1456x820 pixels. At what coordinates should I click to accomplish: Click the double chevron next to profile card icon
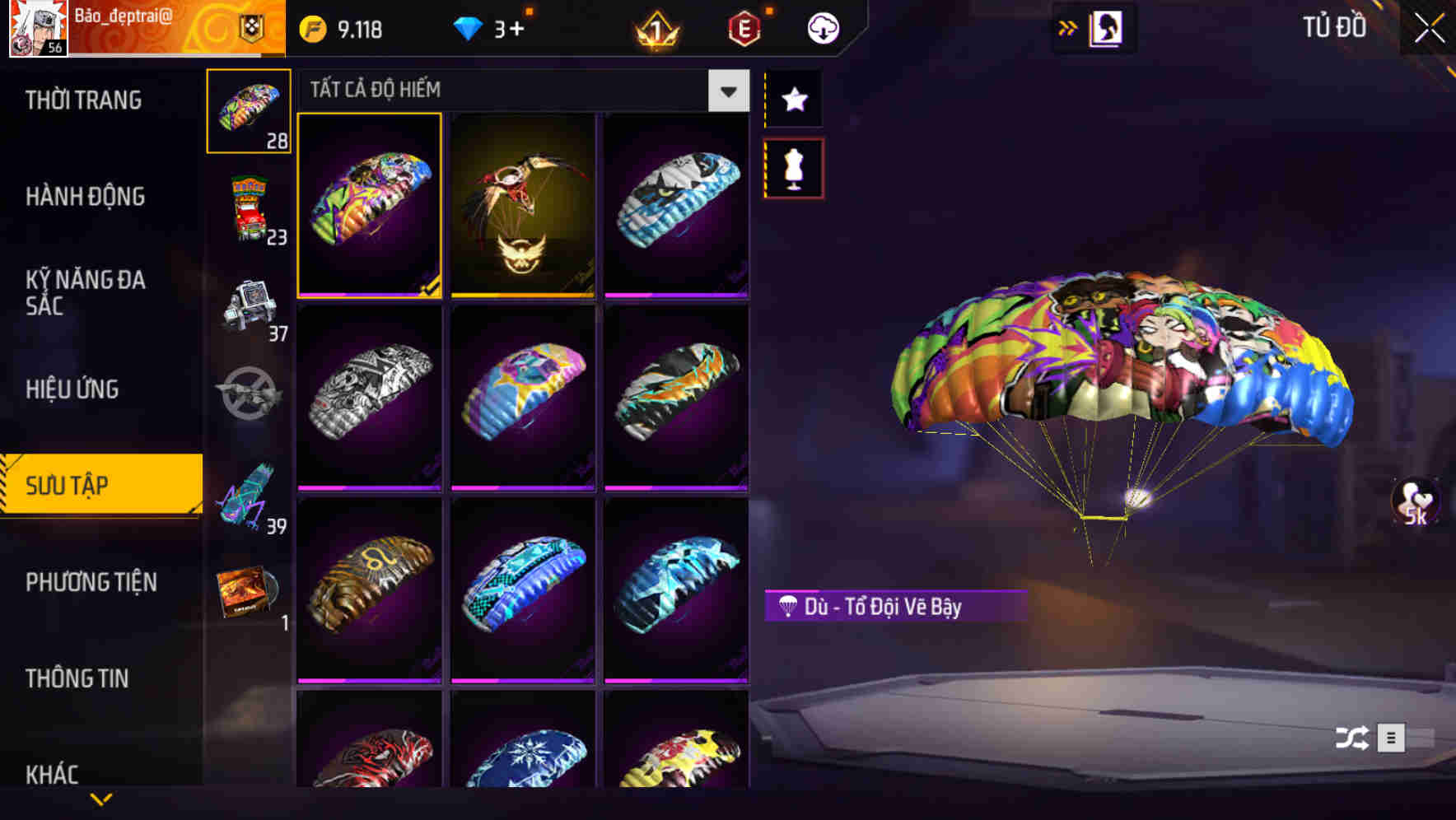pos(1067,27)
